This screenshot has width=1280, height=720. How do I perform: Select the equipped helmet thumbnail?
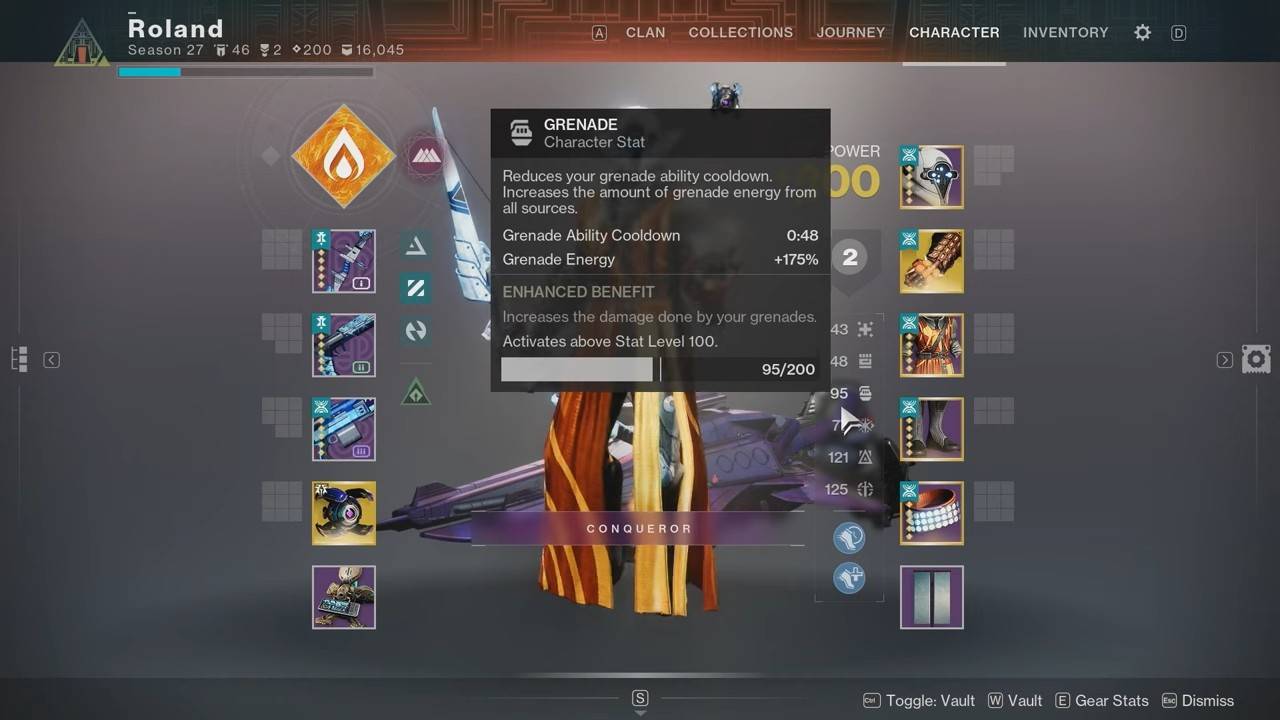(931, 177)
